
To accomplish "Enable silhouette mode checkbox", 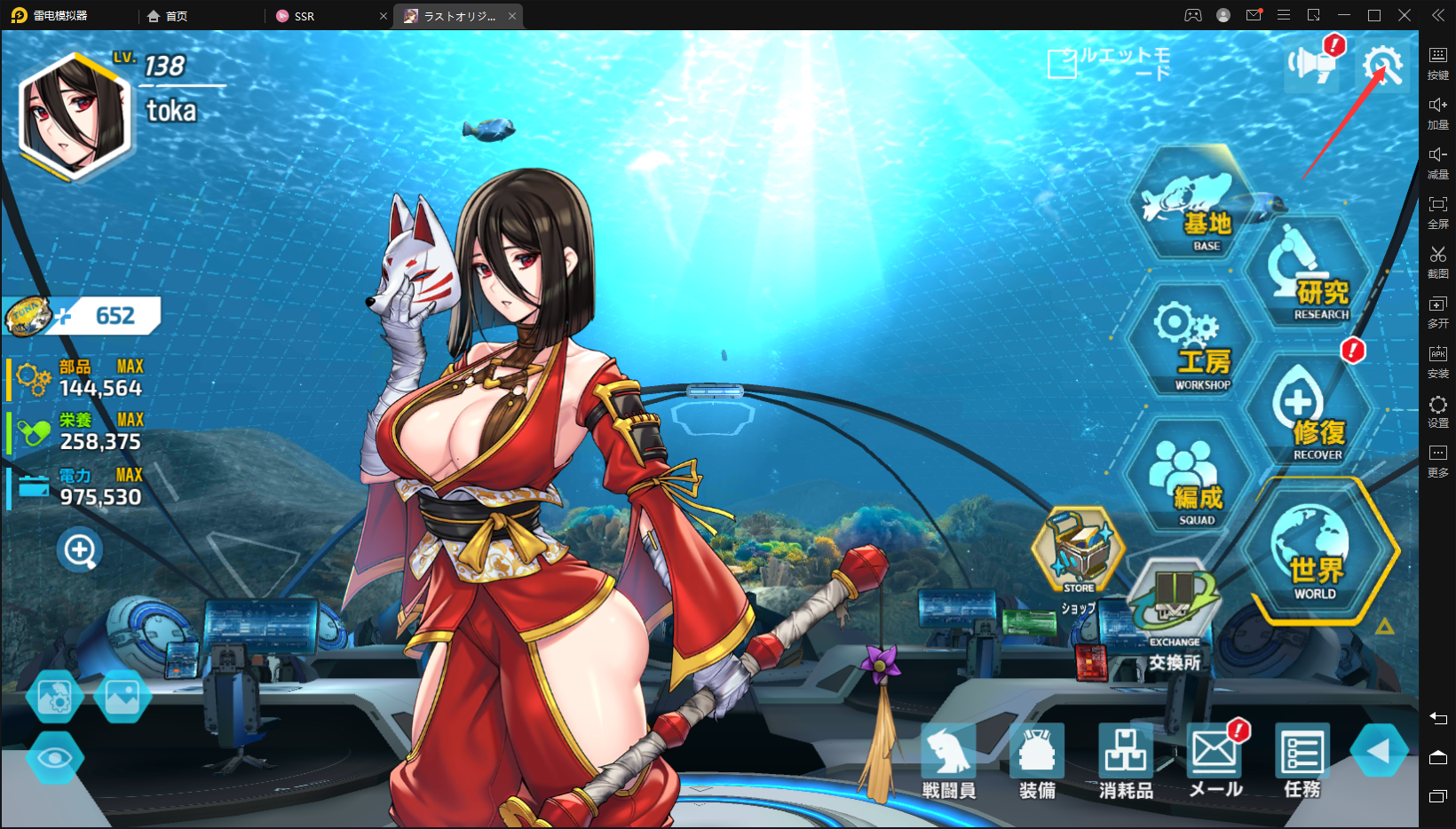I will (1062, 63).
